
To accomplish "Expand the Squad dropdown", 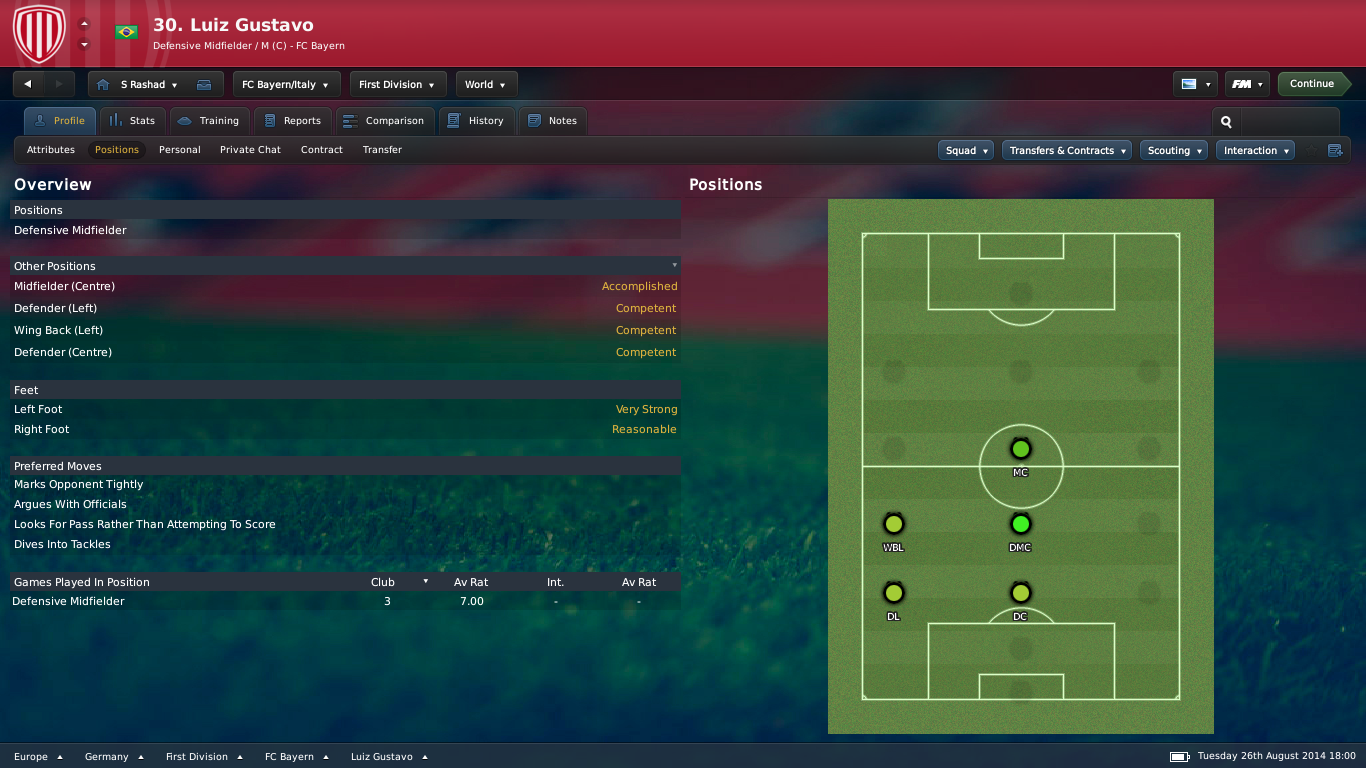I will tap(966, 151).
